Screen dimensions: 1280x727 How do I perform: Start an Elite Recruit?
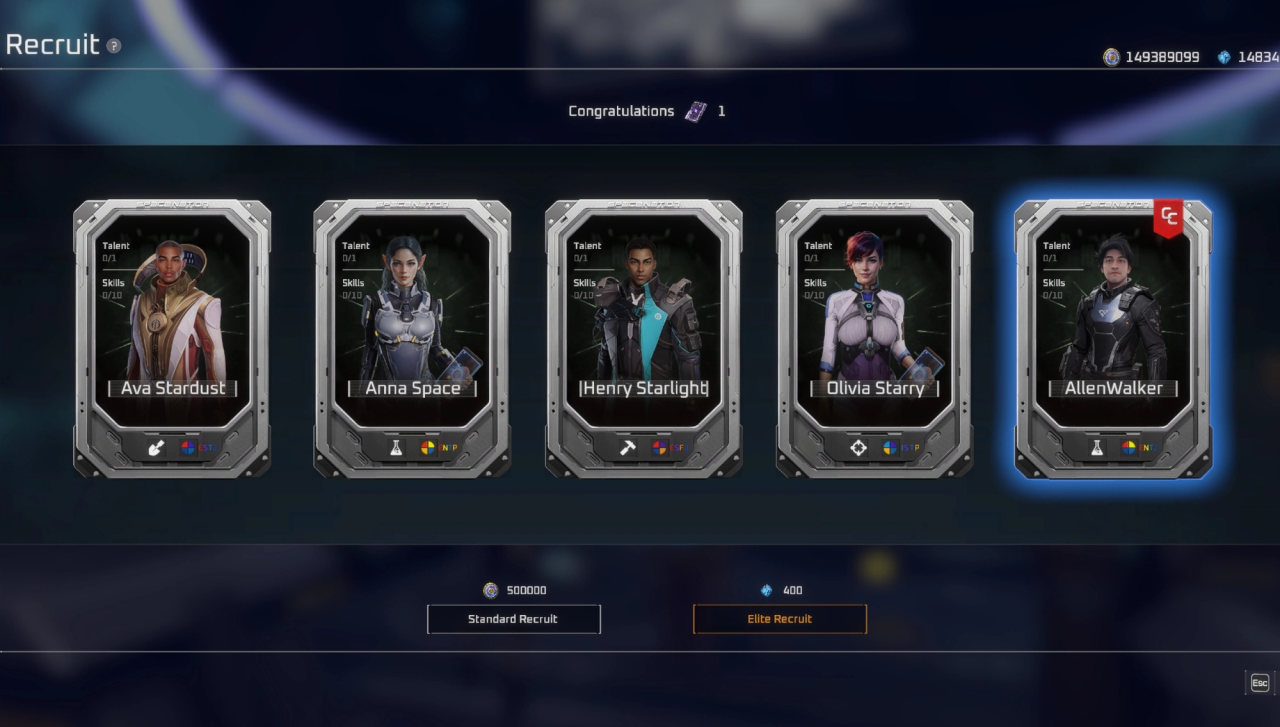coord(779,619)
